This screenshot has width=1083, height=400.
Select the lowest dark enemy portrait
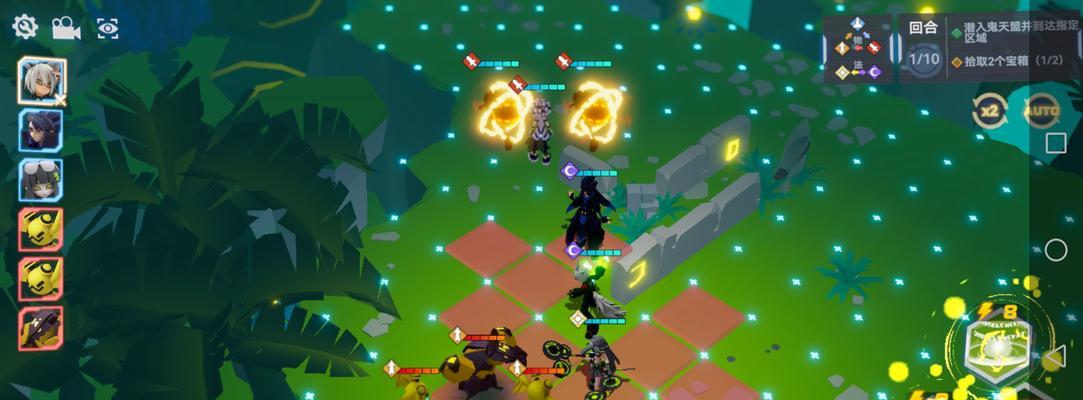pos(41,327)
